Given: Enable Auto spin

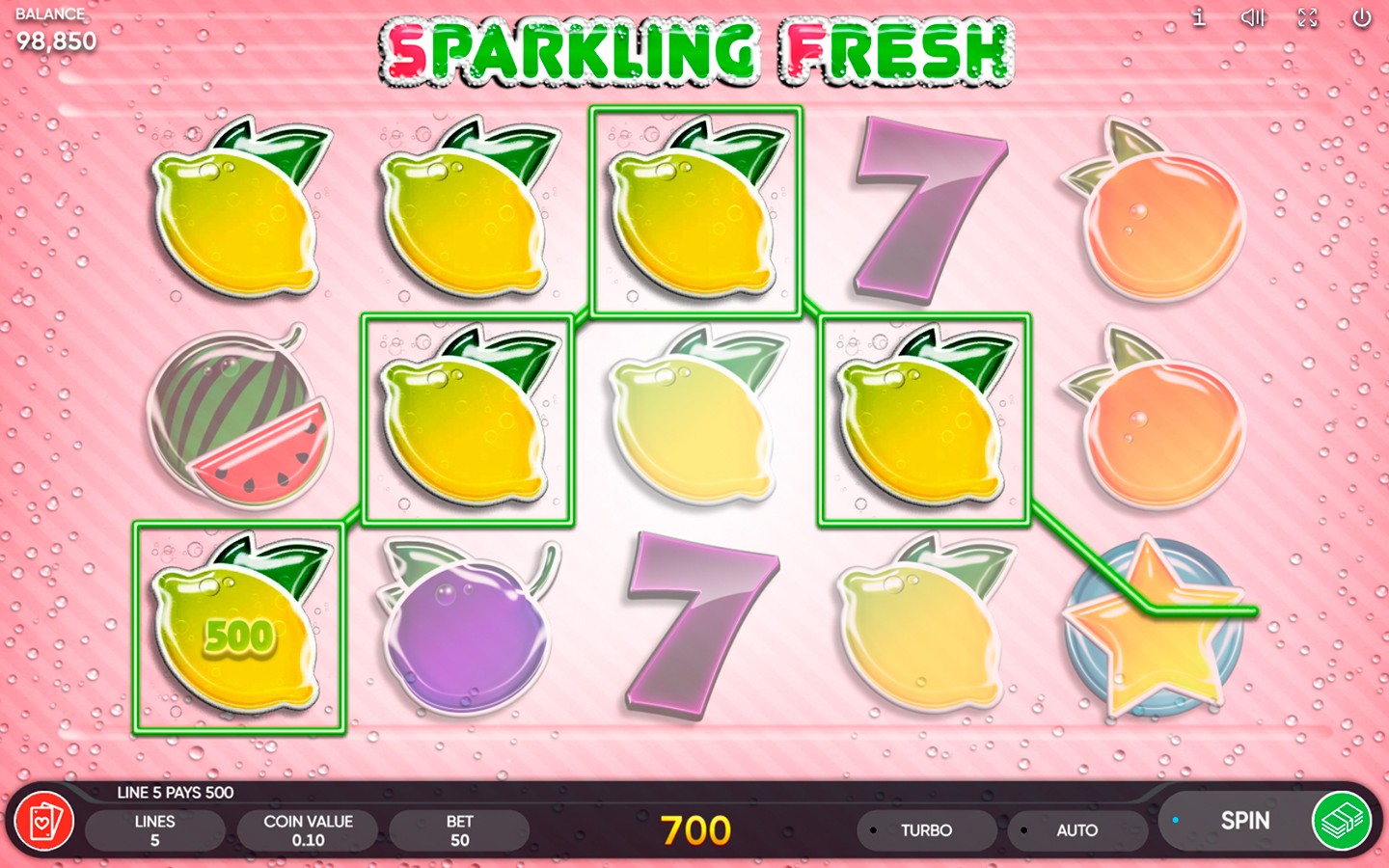Looking at the screenshot, I should [1076, 830].
